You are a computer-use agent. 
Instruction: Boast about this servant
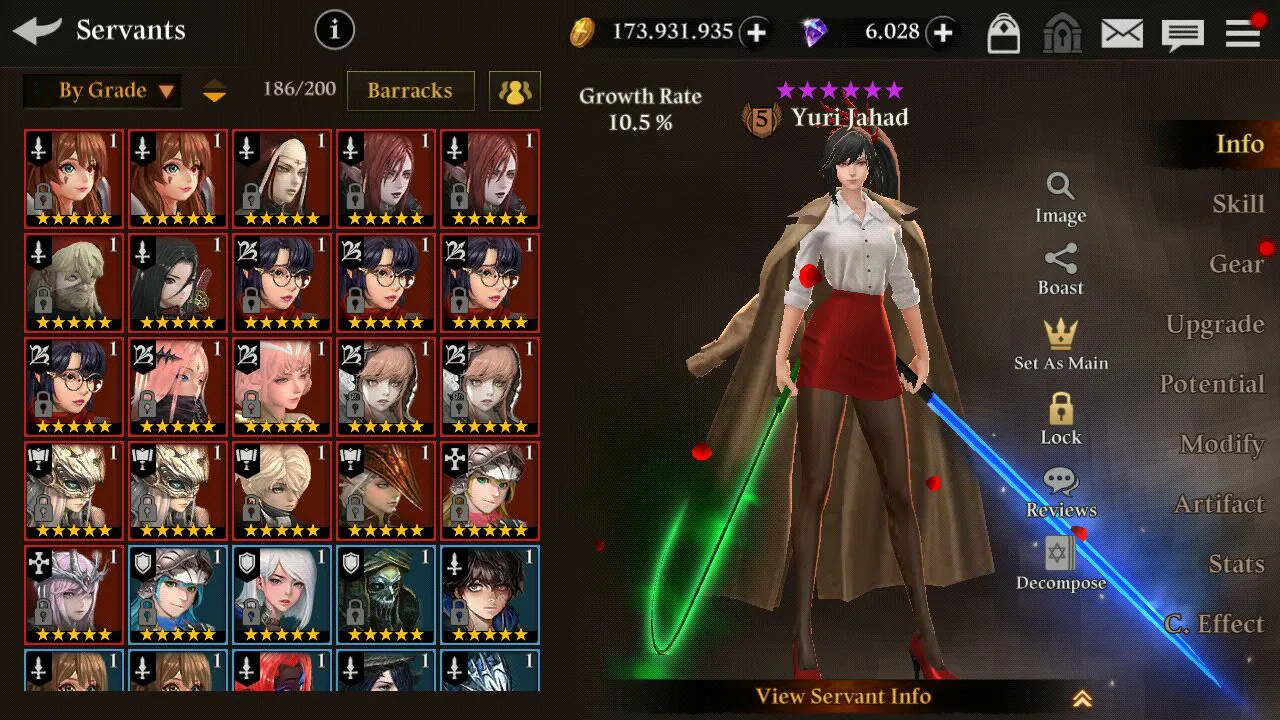point(1061,270)
